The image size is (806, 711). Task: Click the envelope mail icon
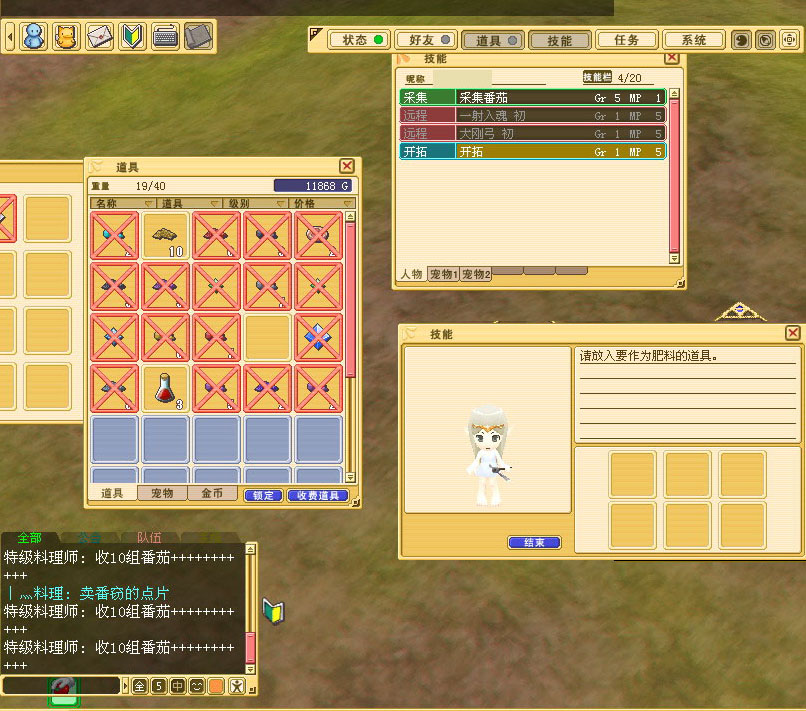[x=99, y=37]
